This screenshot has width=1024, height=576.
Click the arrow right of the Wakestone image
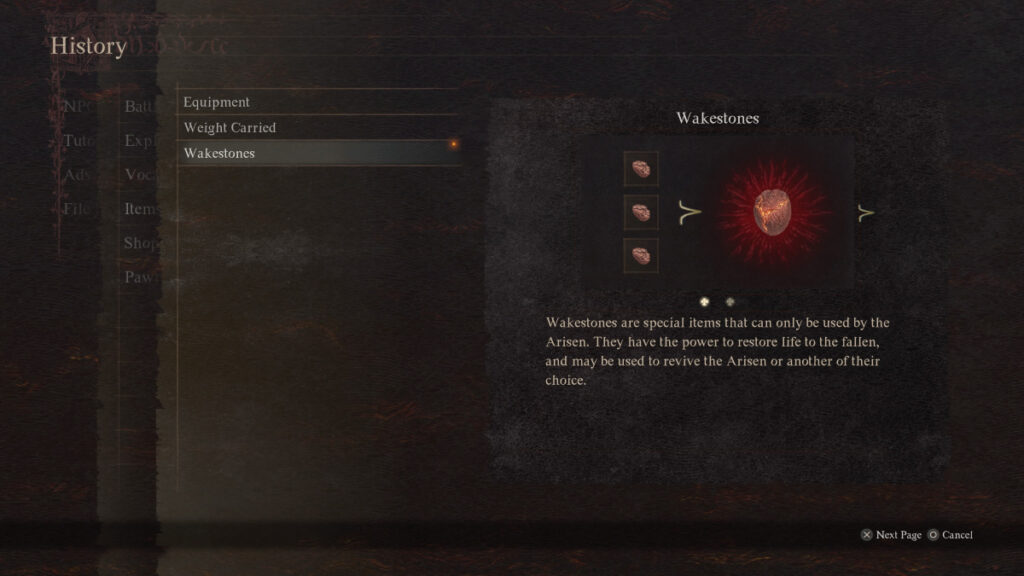pyautogui.click(x=866, y=212)
